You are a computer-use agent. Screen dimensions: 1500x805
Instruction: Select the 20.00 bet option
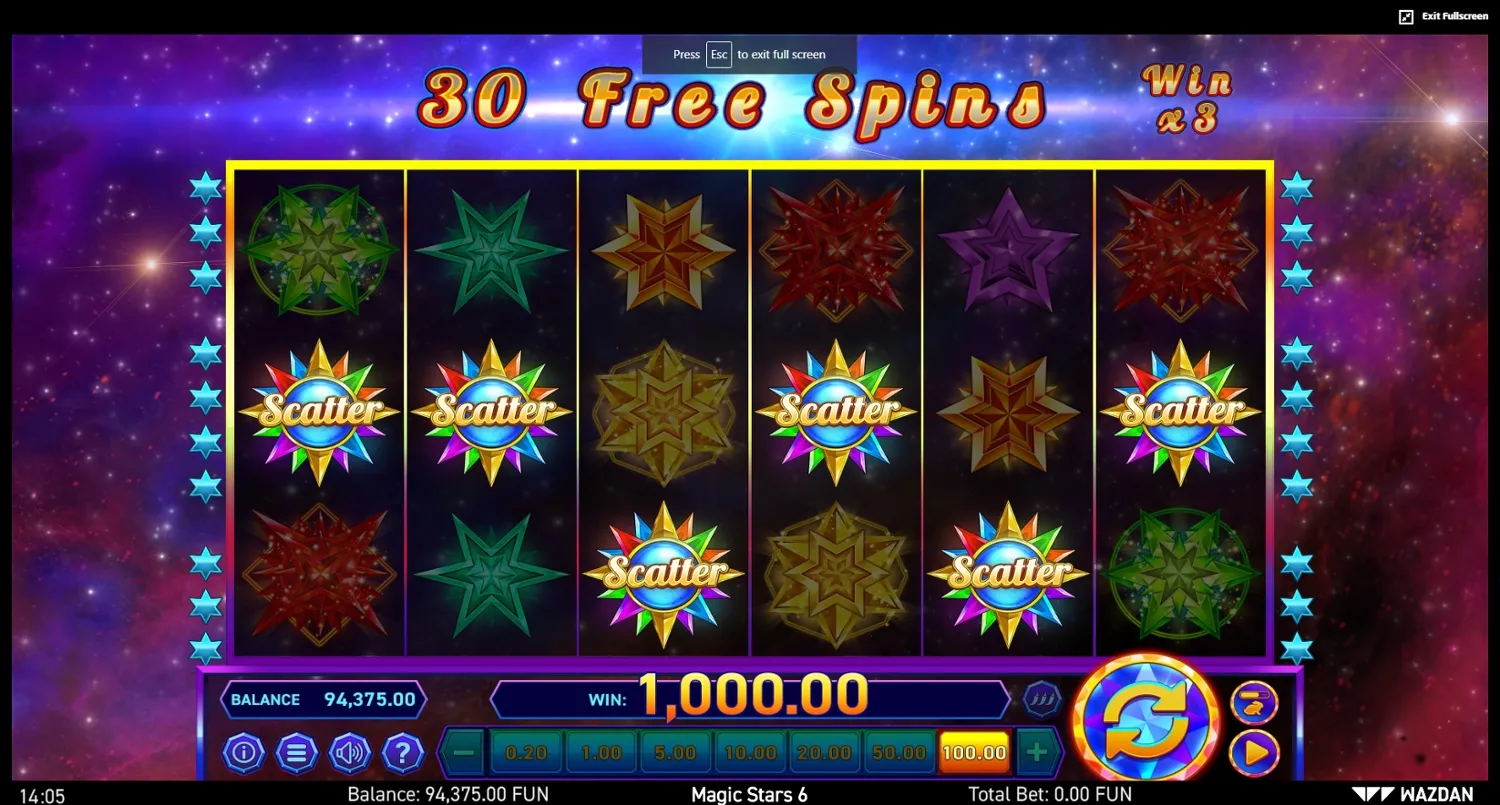[x=824, y=752]
